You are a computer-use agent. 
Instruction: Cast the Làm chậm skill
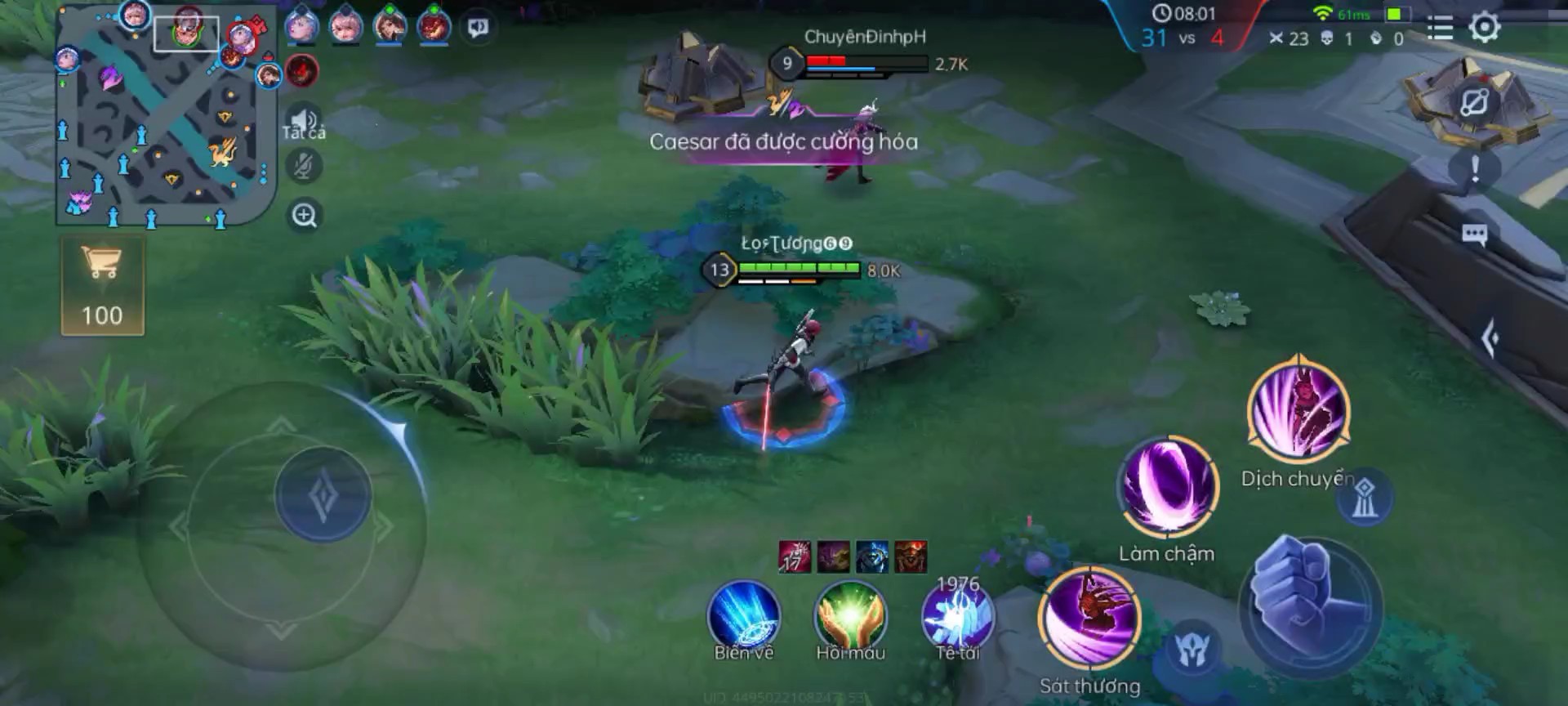tap(1167, 488)
